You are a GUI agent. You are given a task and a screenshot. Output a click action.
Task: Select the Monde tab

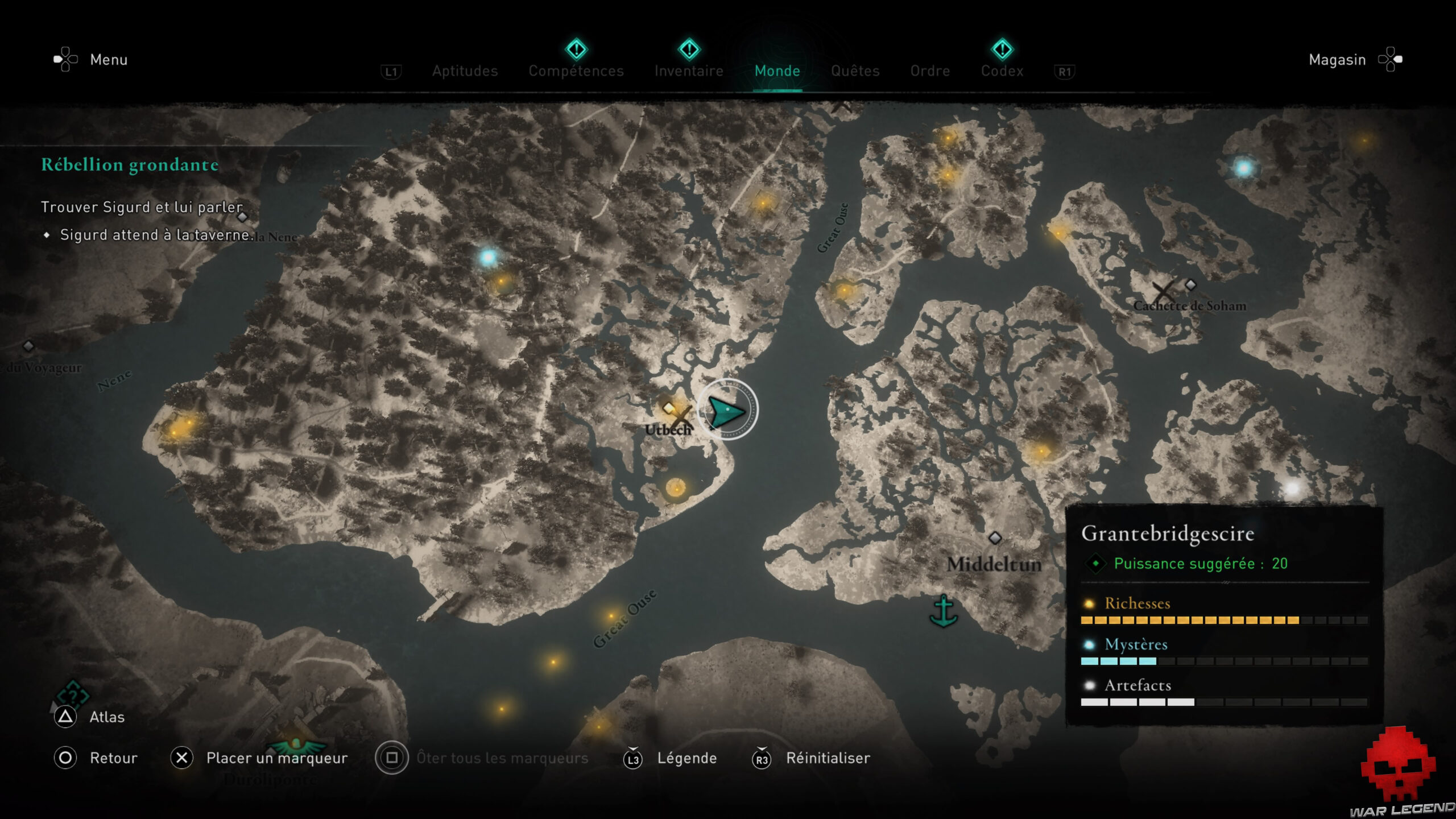click(777, 71)
